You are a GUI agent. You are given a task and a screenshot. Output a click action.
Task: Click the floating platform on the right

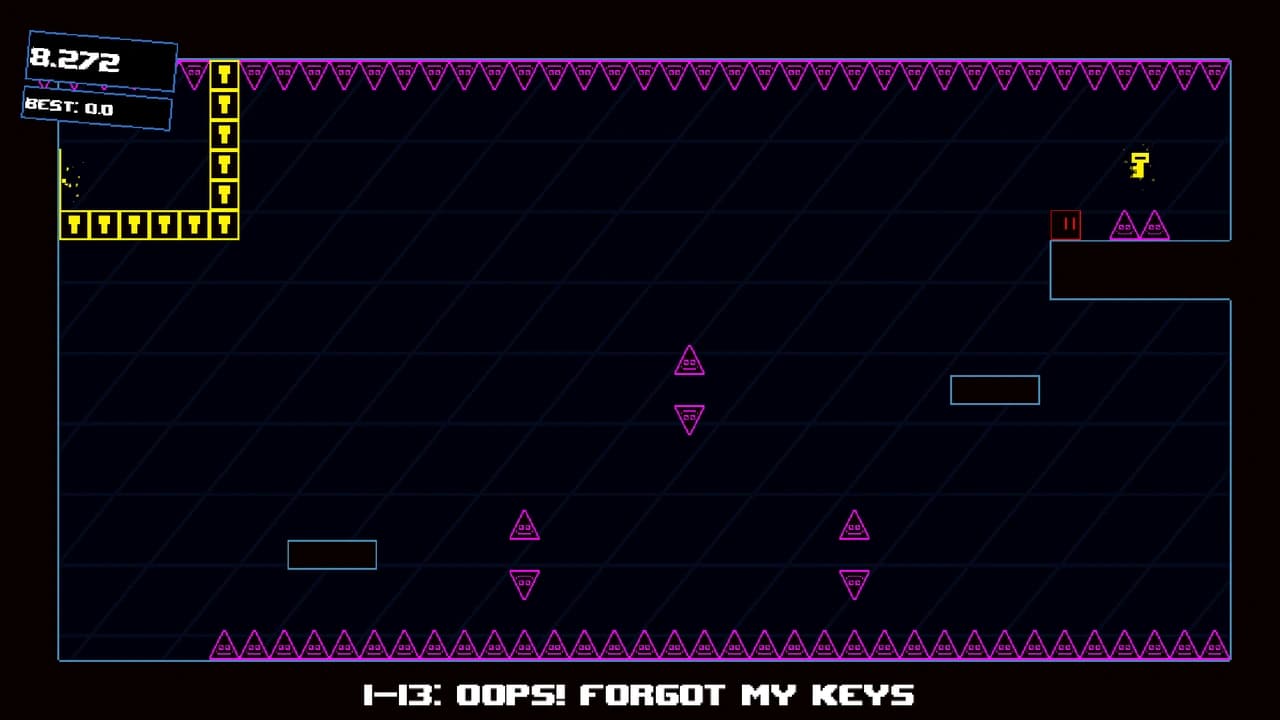pyautogui.click(x=994, y=390)
